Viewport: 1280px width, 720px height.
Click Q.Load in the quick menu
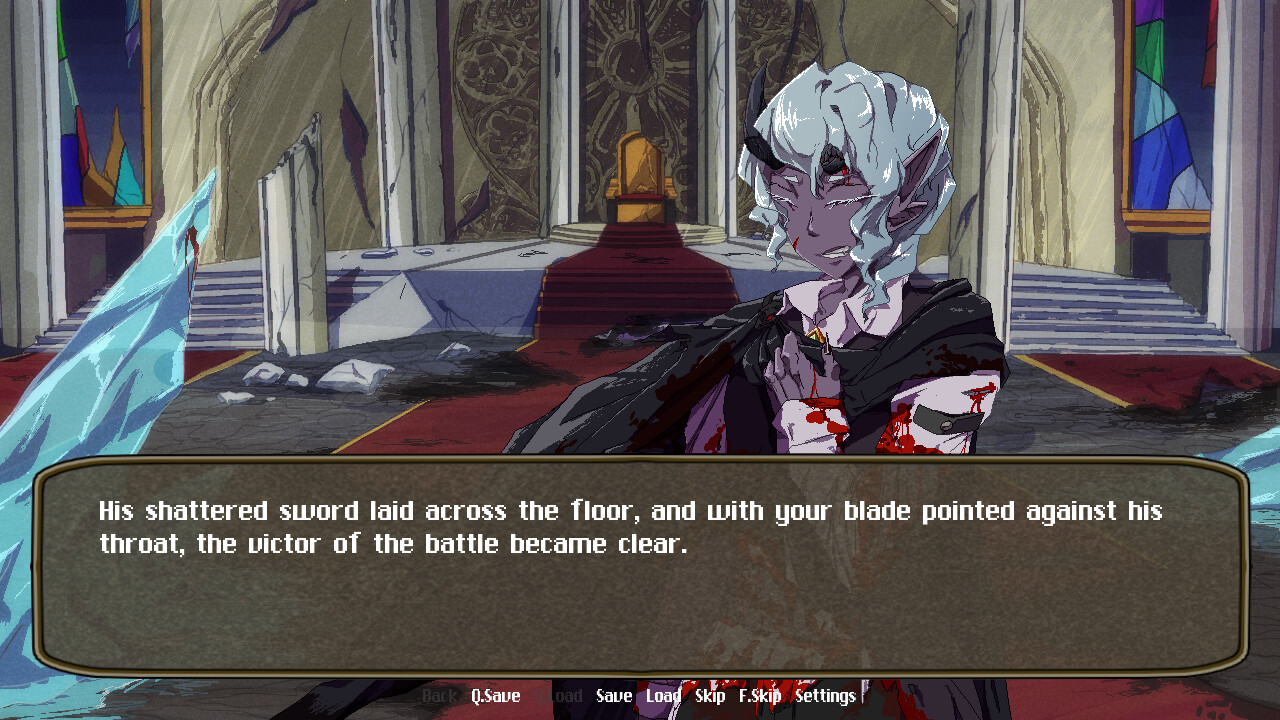tap(559, 695)
